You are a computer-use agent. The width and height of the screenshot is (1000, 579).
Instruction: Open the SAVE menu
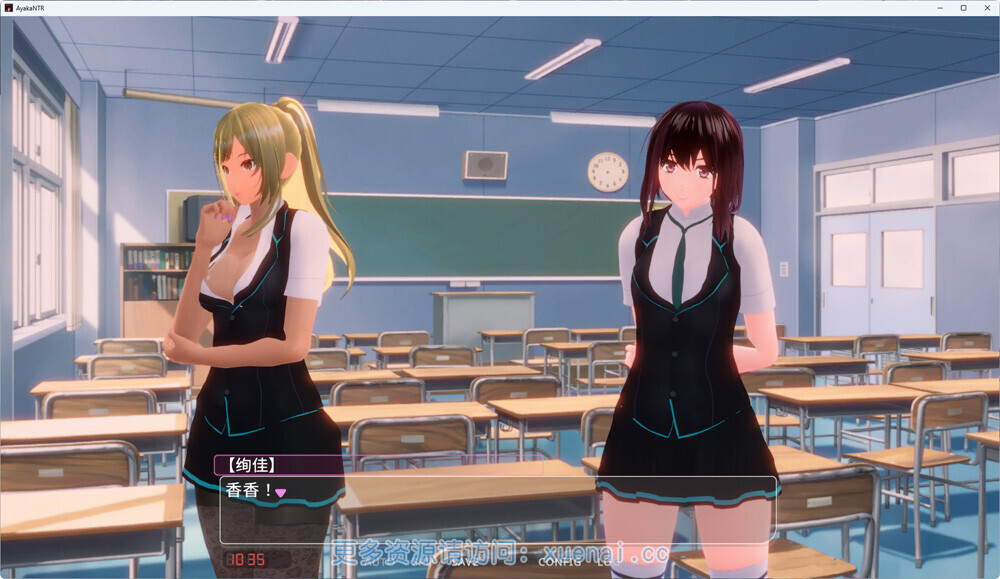(x=465, y=562)
